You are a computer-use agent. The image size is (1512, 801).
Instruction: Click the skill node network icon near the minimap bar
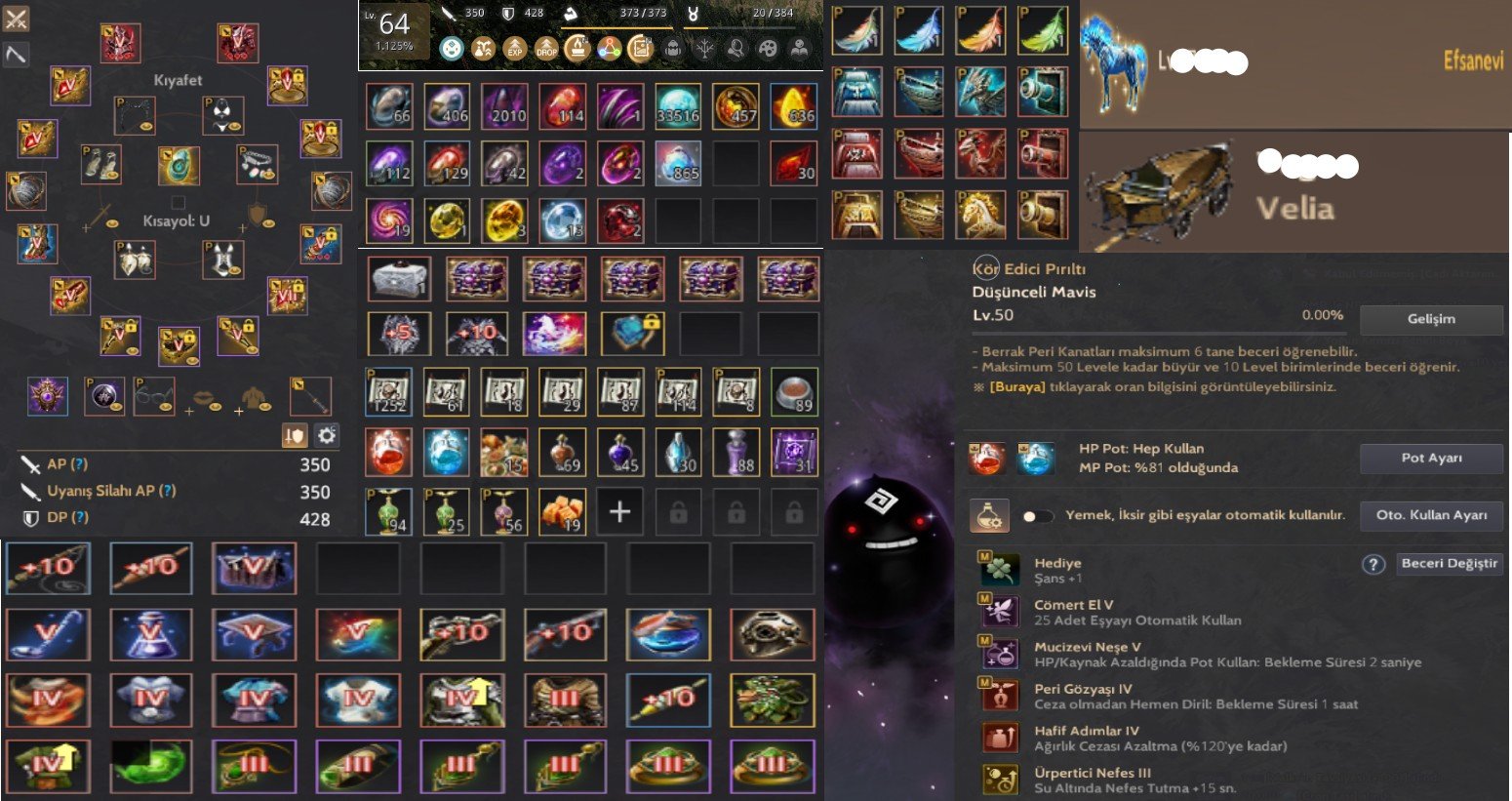pos(610,47)
